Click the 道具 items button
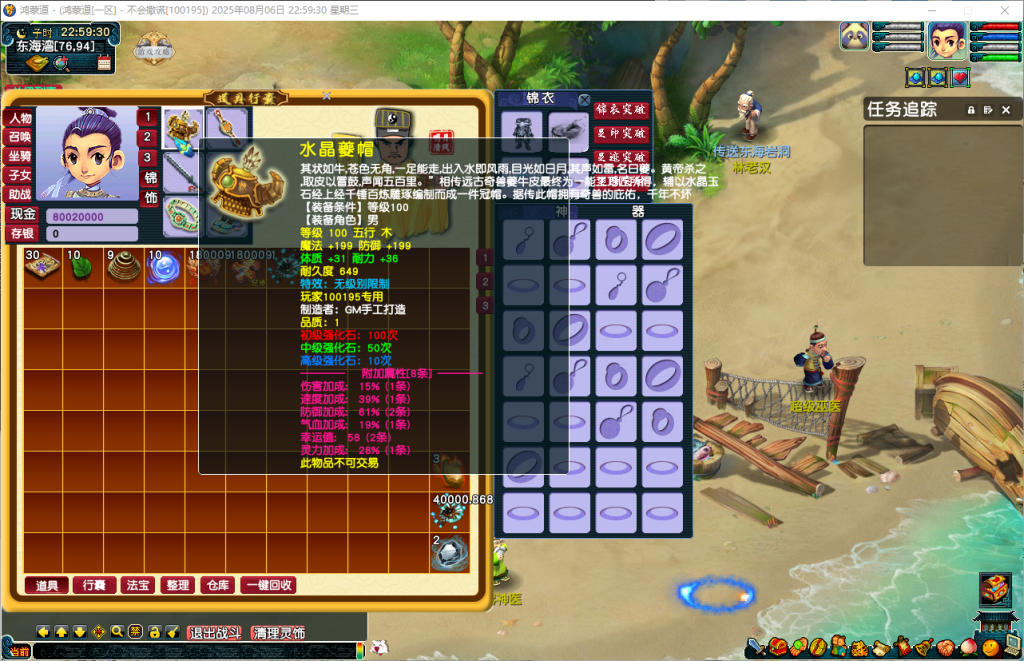 (47, 585)
